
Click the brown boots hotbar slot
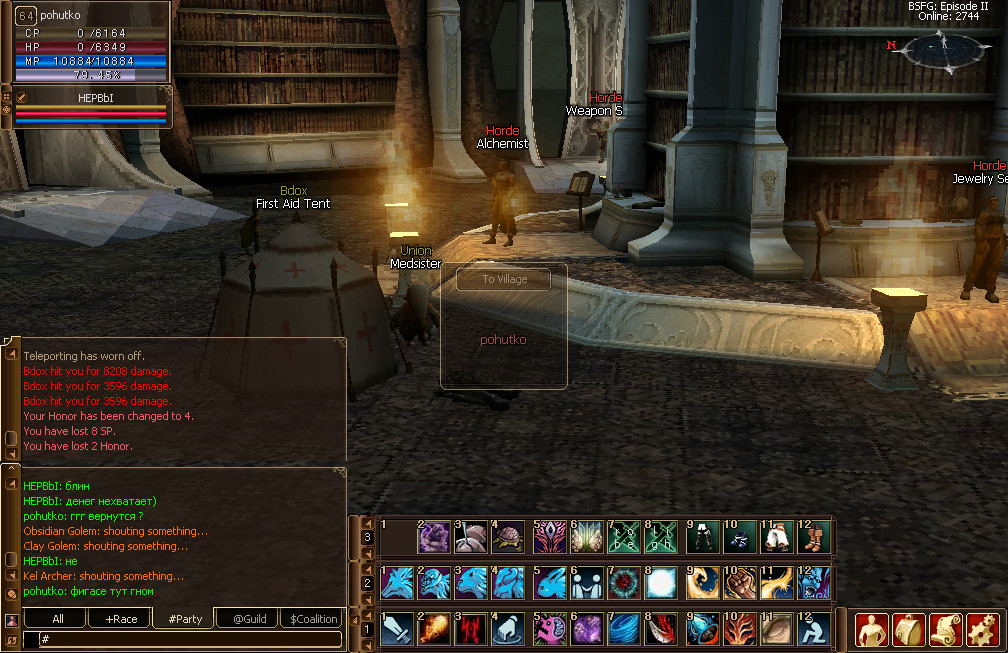(815, 537)
